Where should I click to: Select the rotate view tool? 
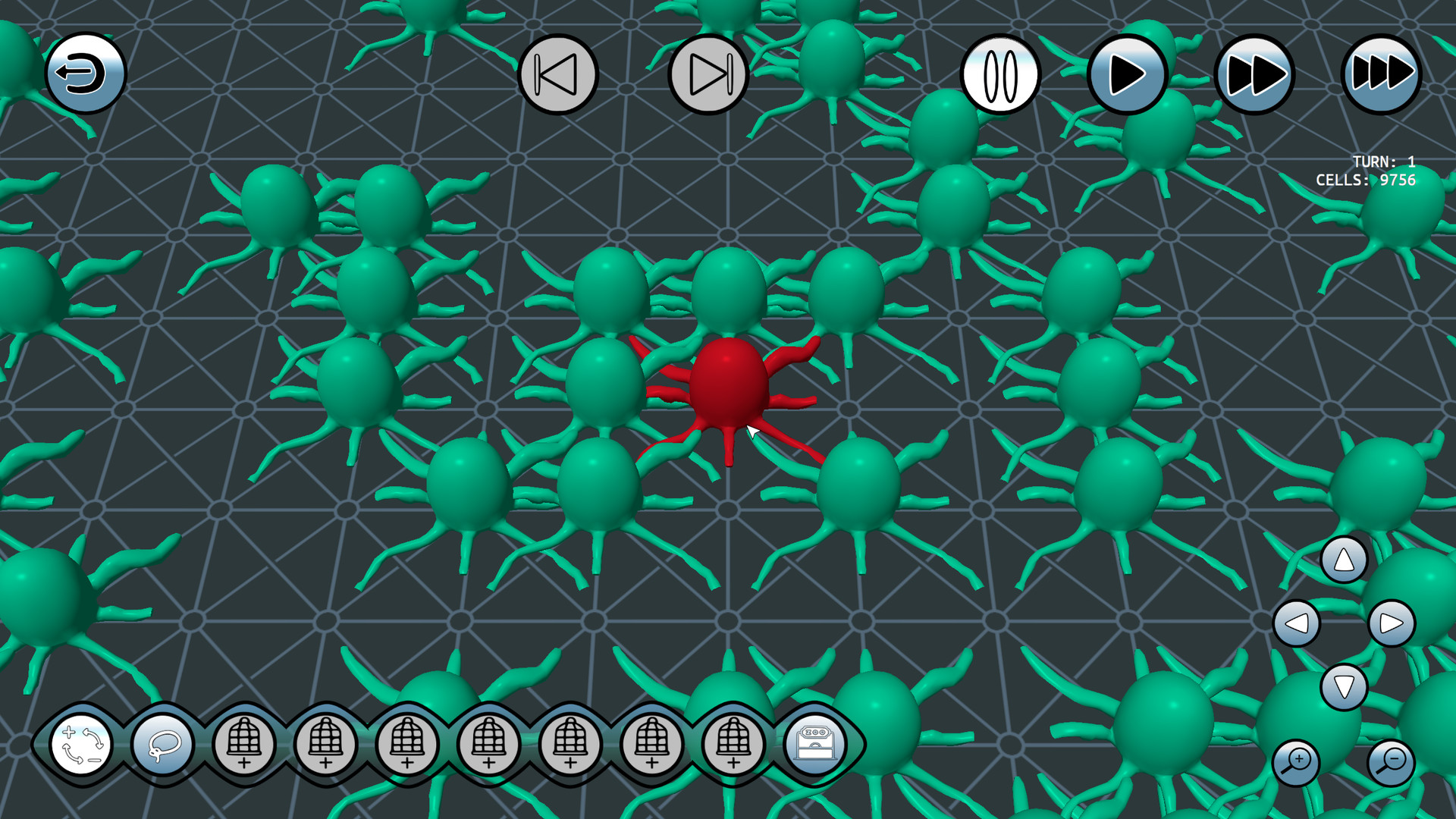82,745
